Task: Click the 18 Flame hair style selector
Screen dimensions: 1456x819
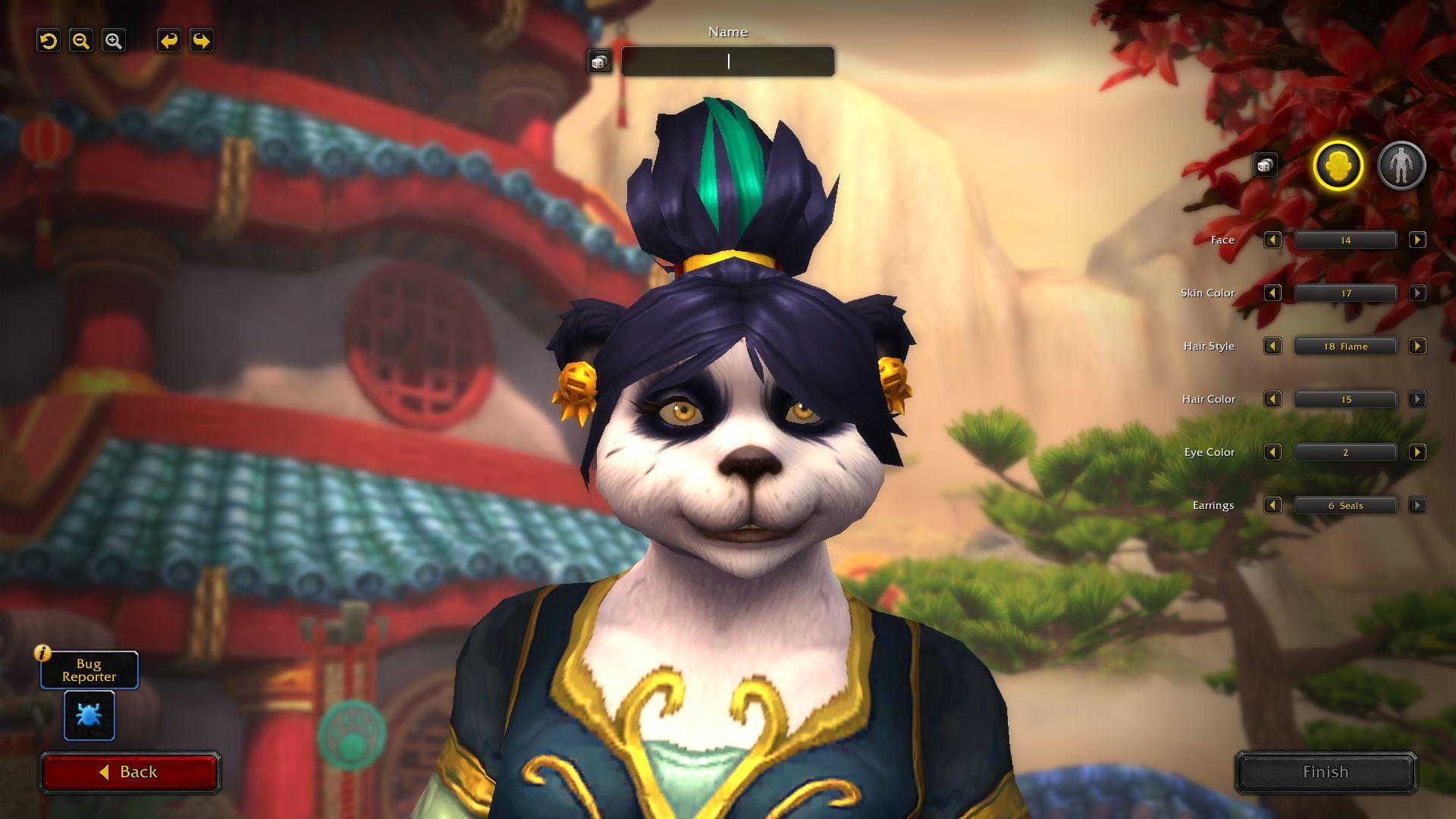Action: [1345, 346]
